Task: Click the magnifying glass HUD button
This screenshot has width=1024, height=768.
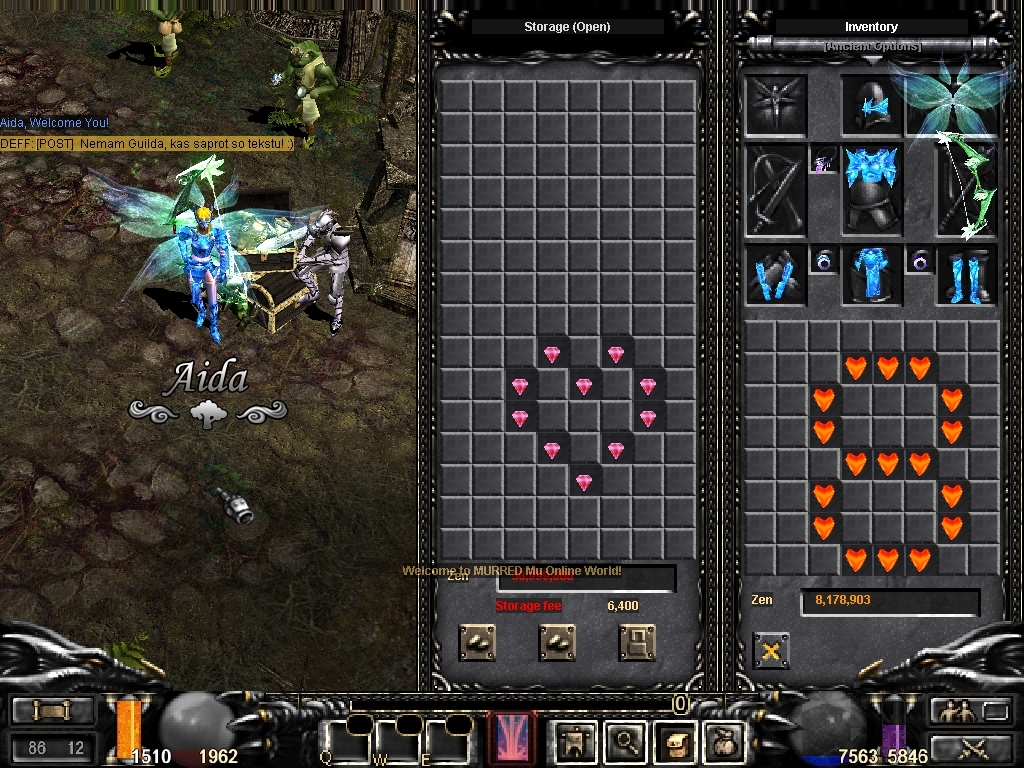Action: click(x=626, y=741)
